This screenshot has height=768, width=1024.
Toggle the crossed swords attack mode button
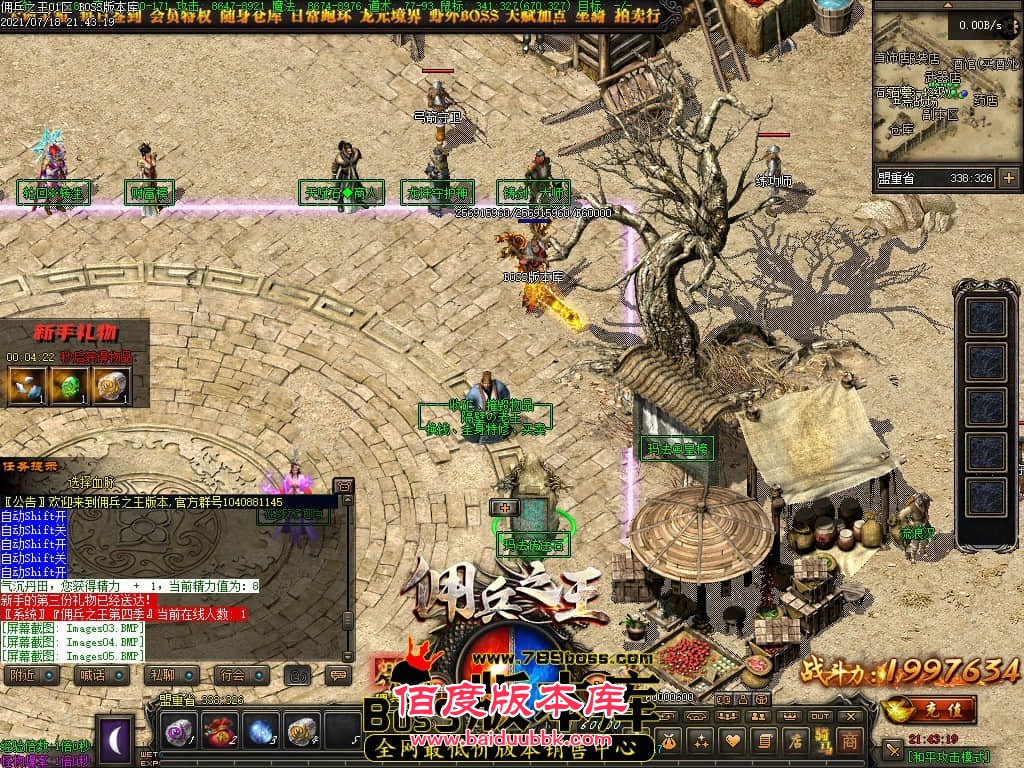coord(893,749)
